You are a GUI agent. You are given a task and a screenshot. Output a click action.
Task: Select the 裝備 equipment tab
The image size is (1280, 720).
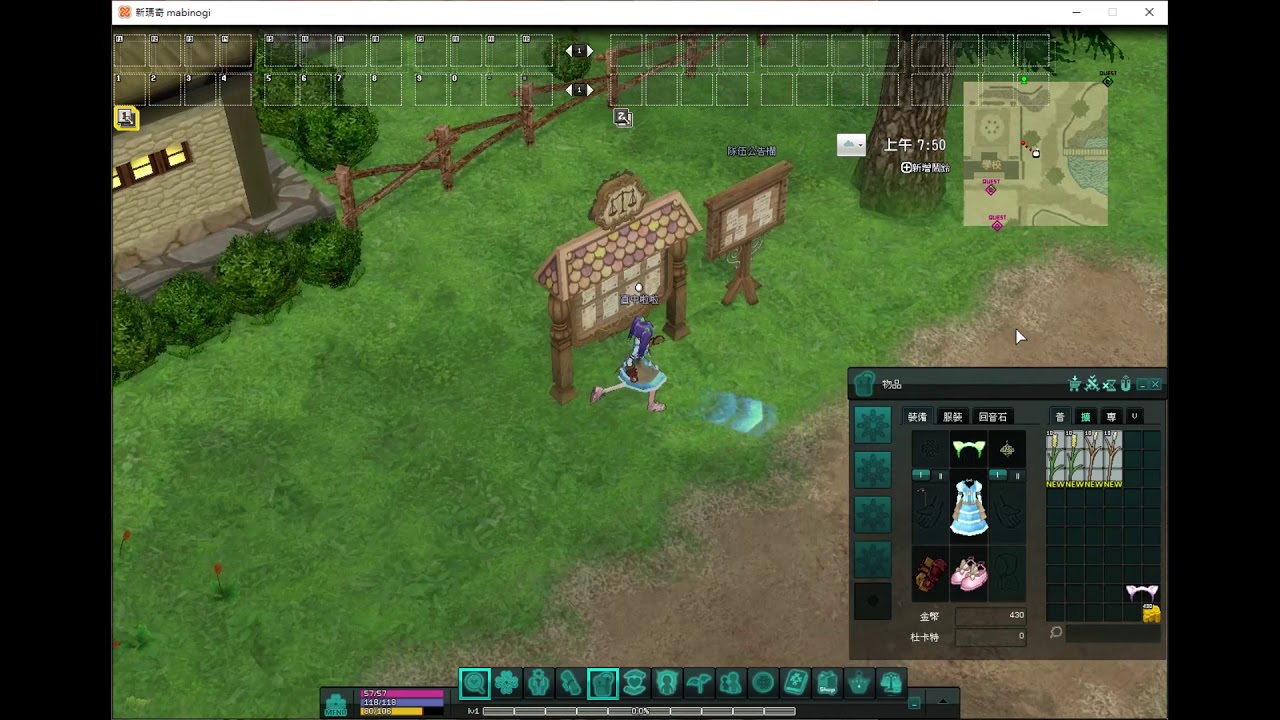[x=917, y=417]
